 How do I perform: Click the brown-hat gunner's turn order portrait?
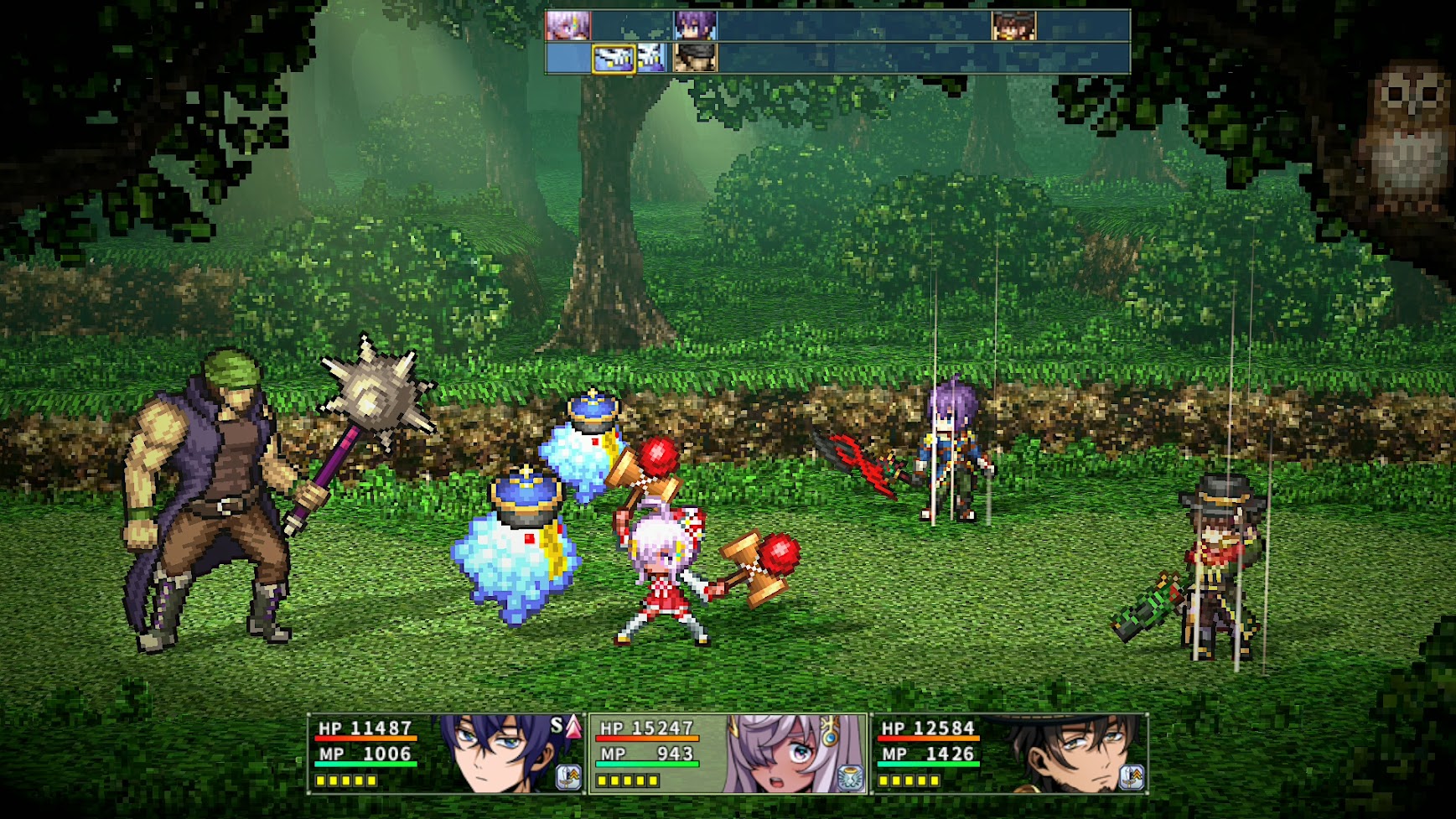tap(1013, 26)
